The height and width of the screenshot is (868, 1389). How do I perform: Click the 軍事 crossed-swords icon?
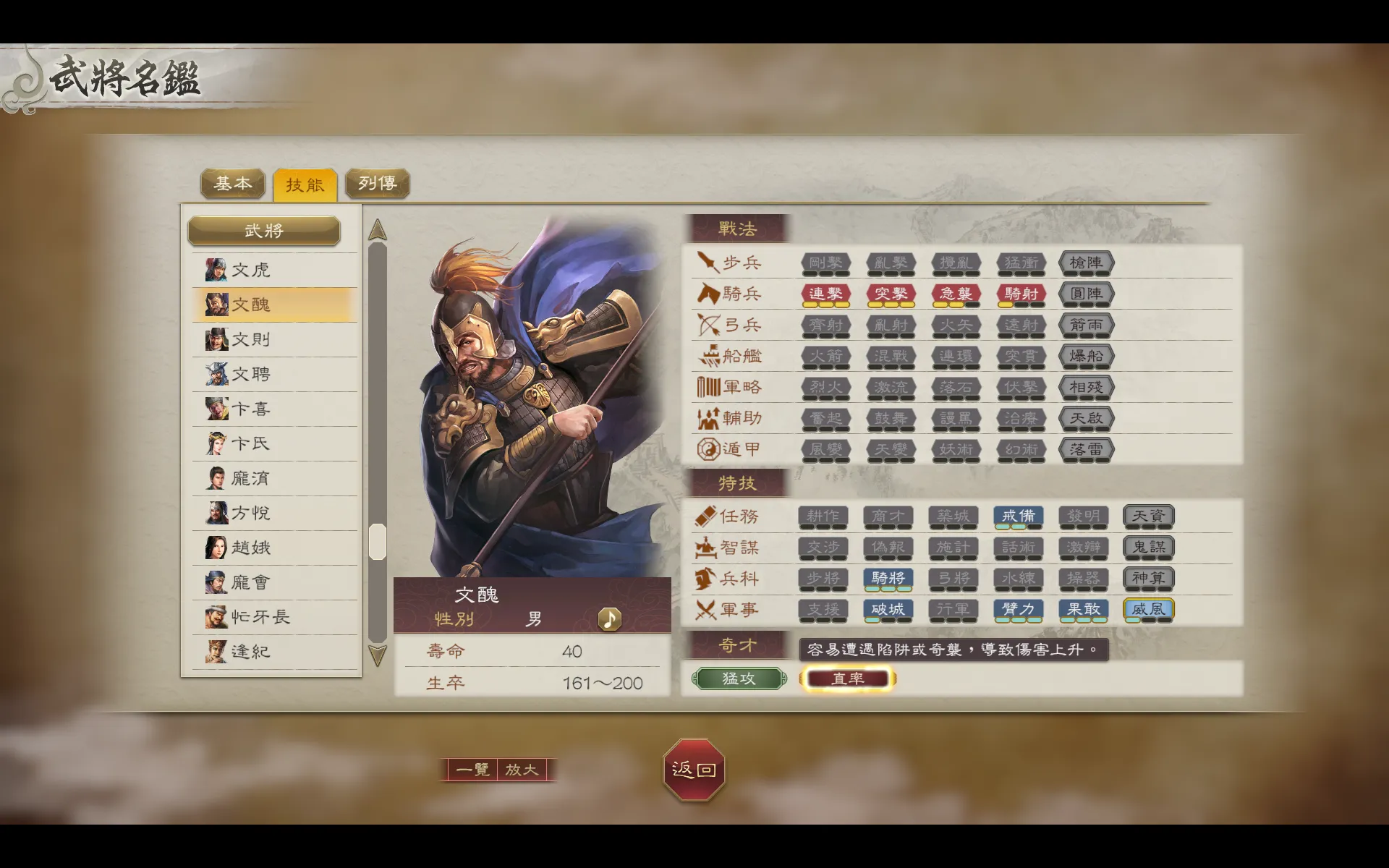[705, 610]
